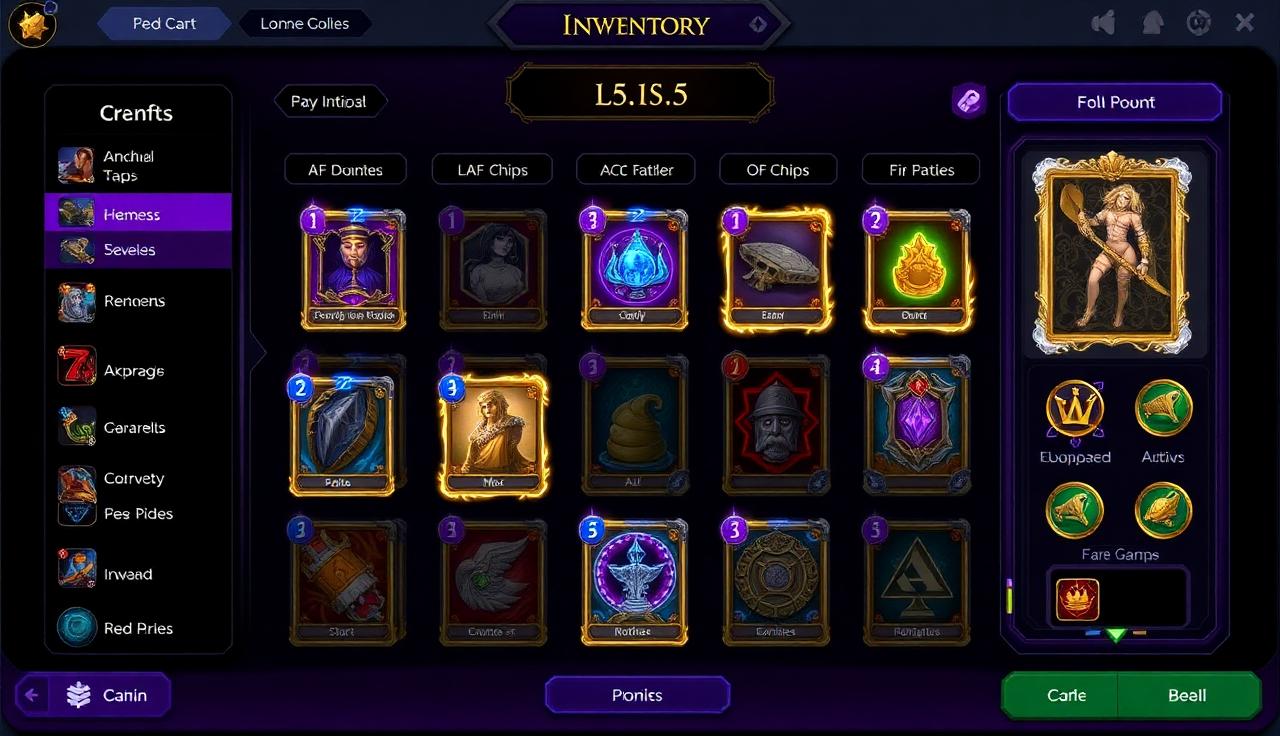1280x736 pixels.
Task: Open the purple link icon near Foll Pount
Action: coord(967,101)
